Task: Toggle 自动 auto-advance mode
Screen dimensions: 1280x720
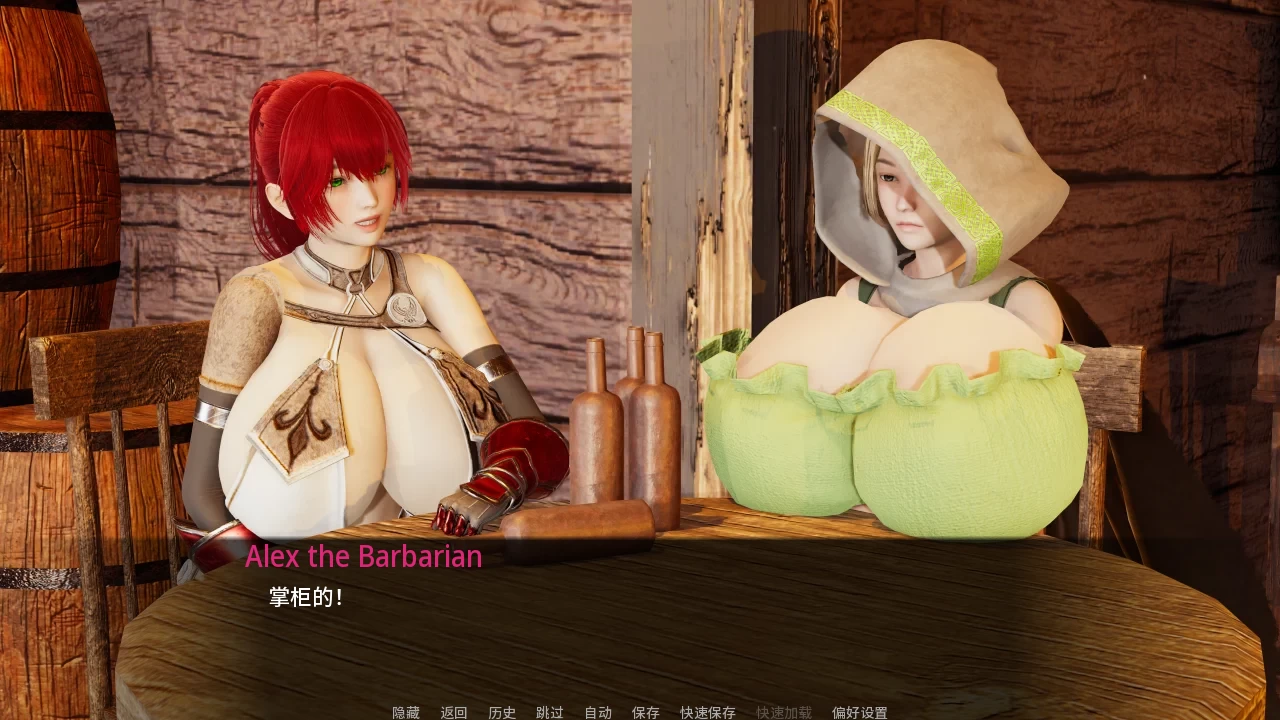Action: point(598,712)
